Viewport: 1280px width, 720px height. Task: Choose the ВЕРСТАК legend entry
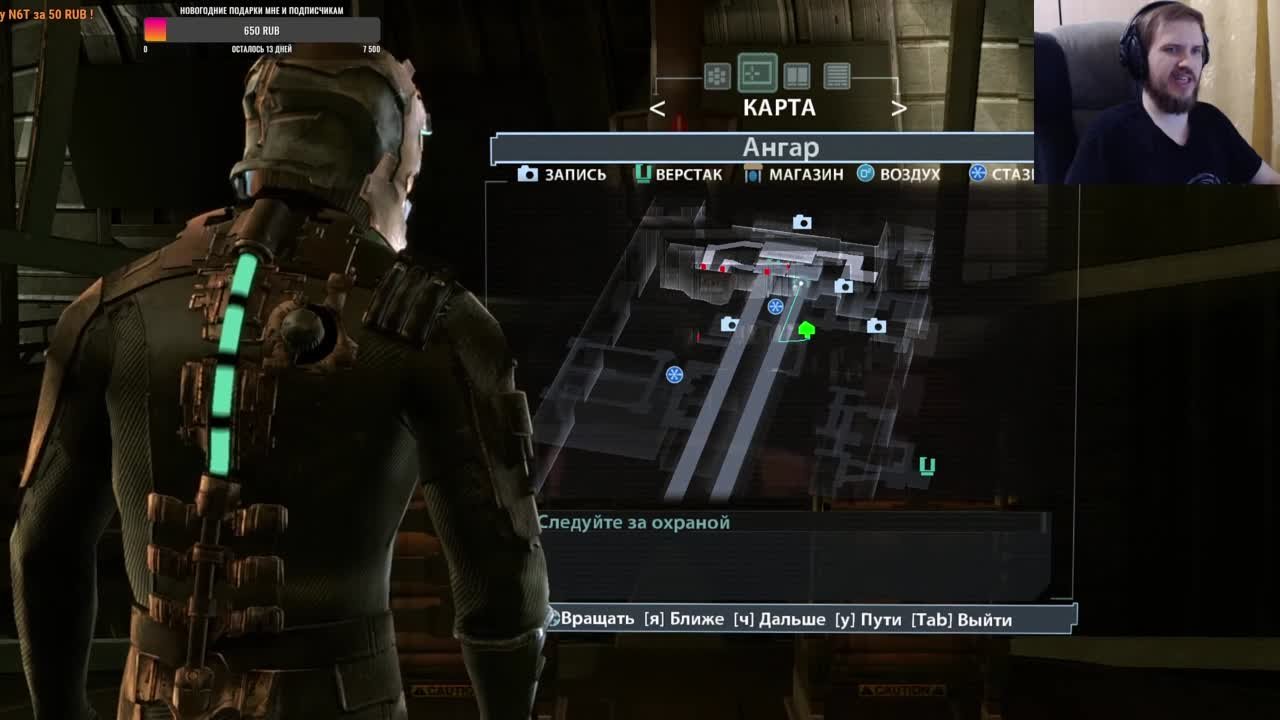click(678, 174)
